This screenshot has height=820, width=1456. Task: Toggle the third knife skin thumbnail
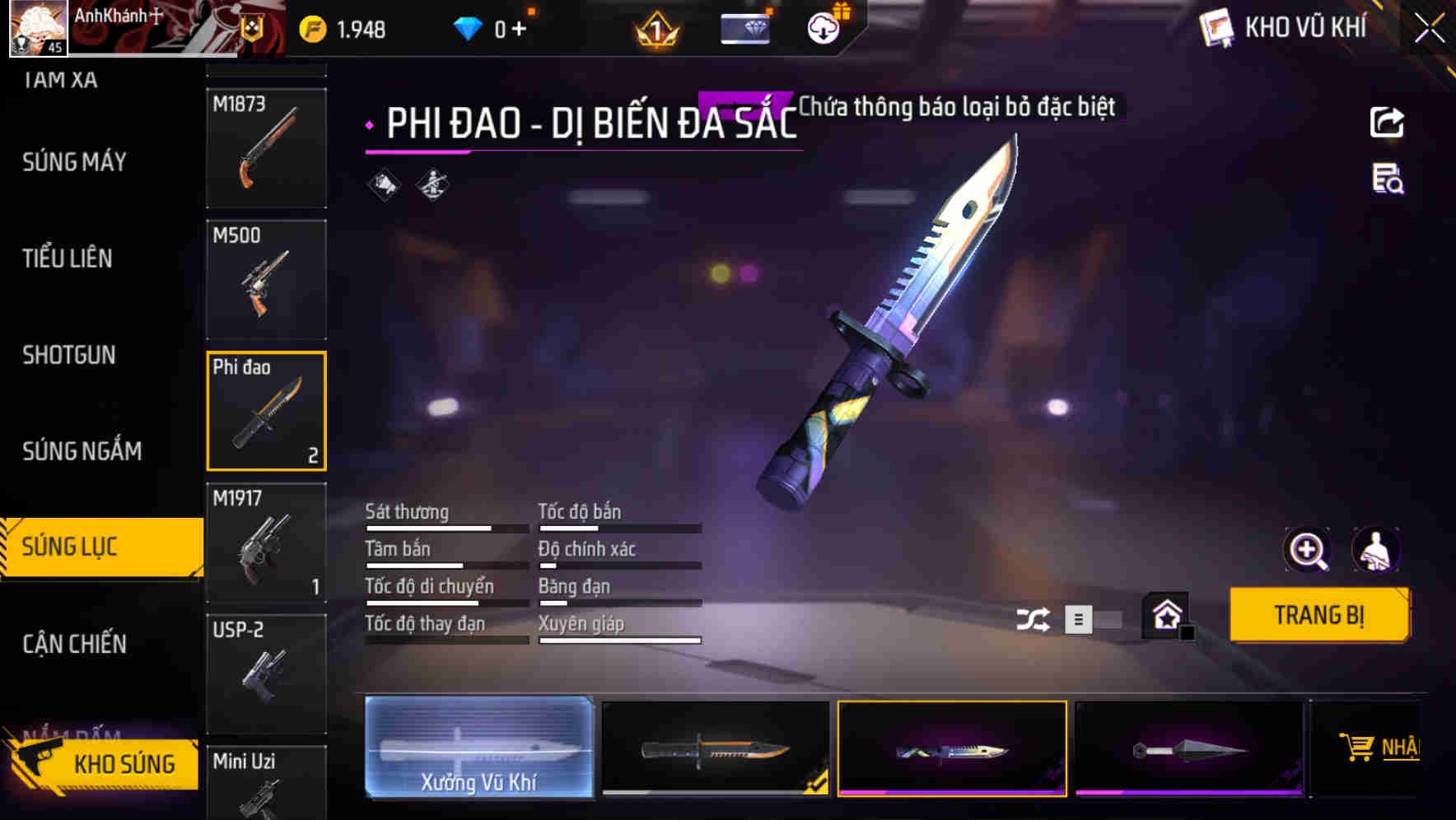pyautogui.click(x=952, y=748)
